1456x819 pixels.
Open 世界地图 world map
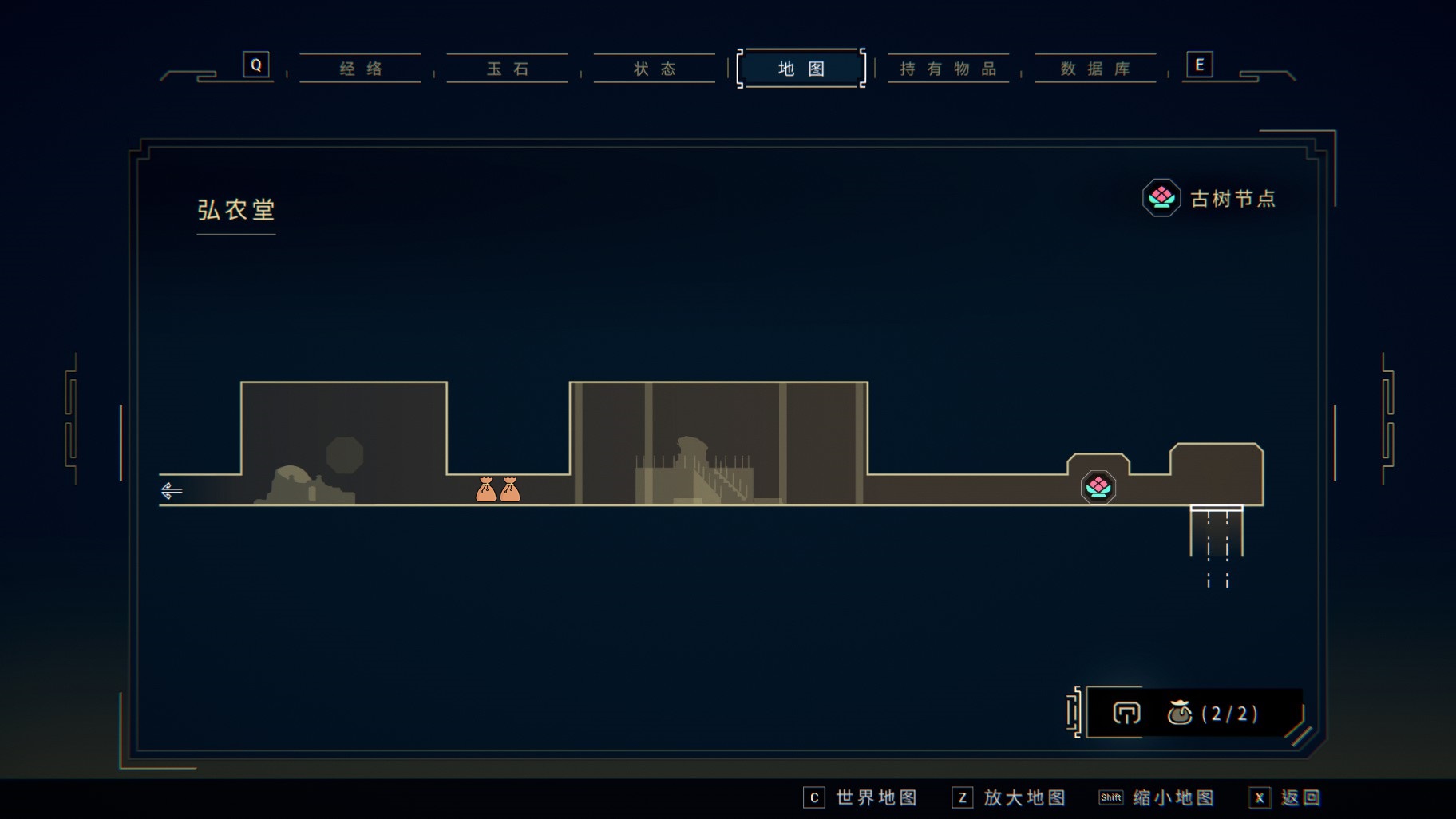(862, 797)
